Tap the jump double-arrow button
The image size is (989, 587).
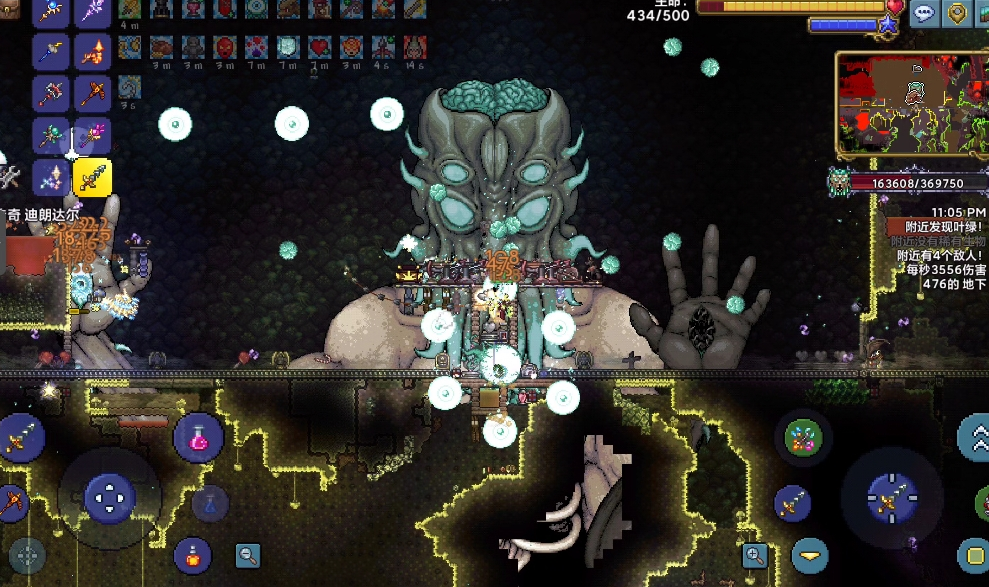point(975,435)
